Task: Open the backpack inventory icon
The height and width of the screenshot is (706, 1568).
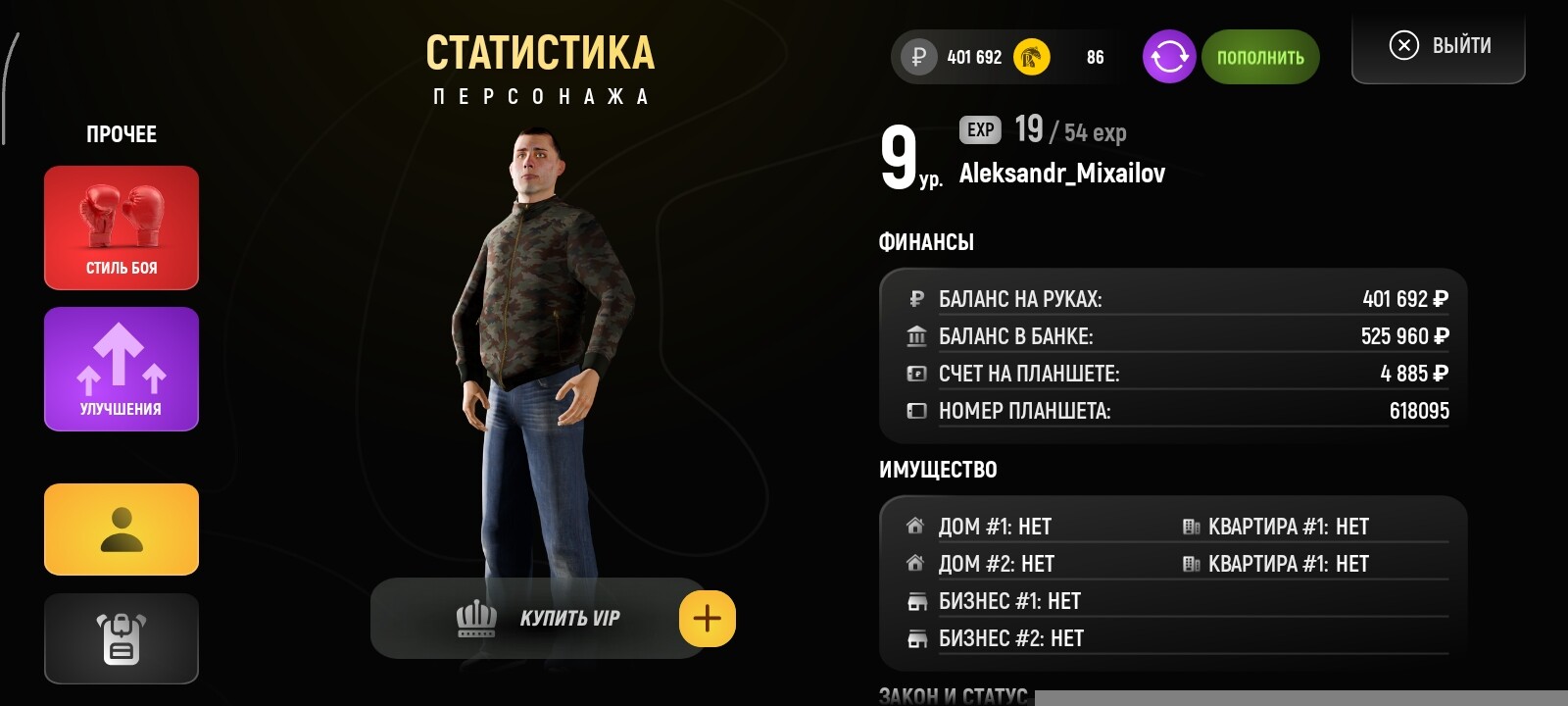Action: pos(120,638)
